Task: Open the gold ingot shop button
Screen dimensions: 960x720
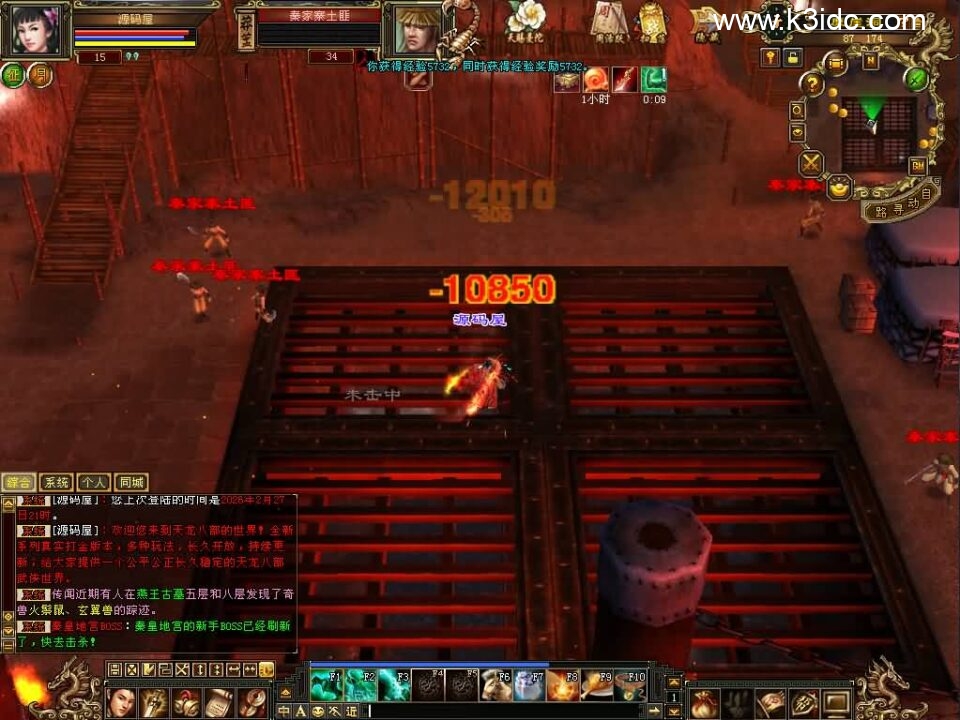Action: pyautogui.click(x=841, y=186)
